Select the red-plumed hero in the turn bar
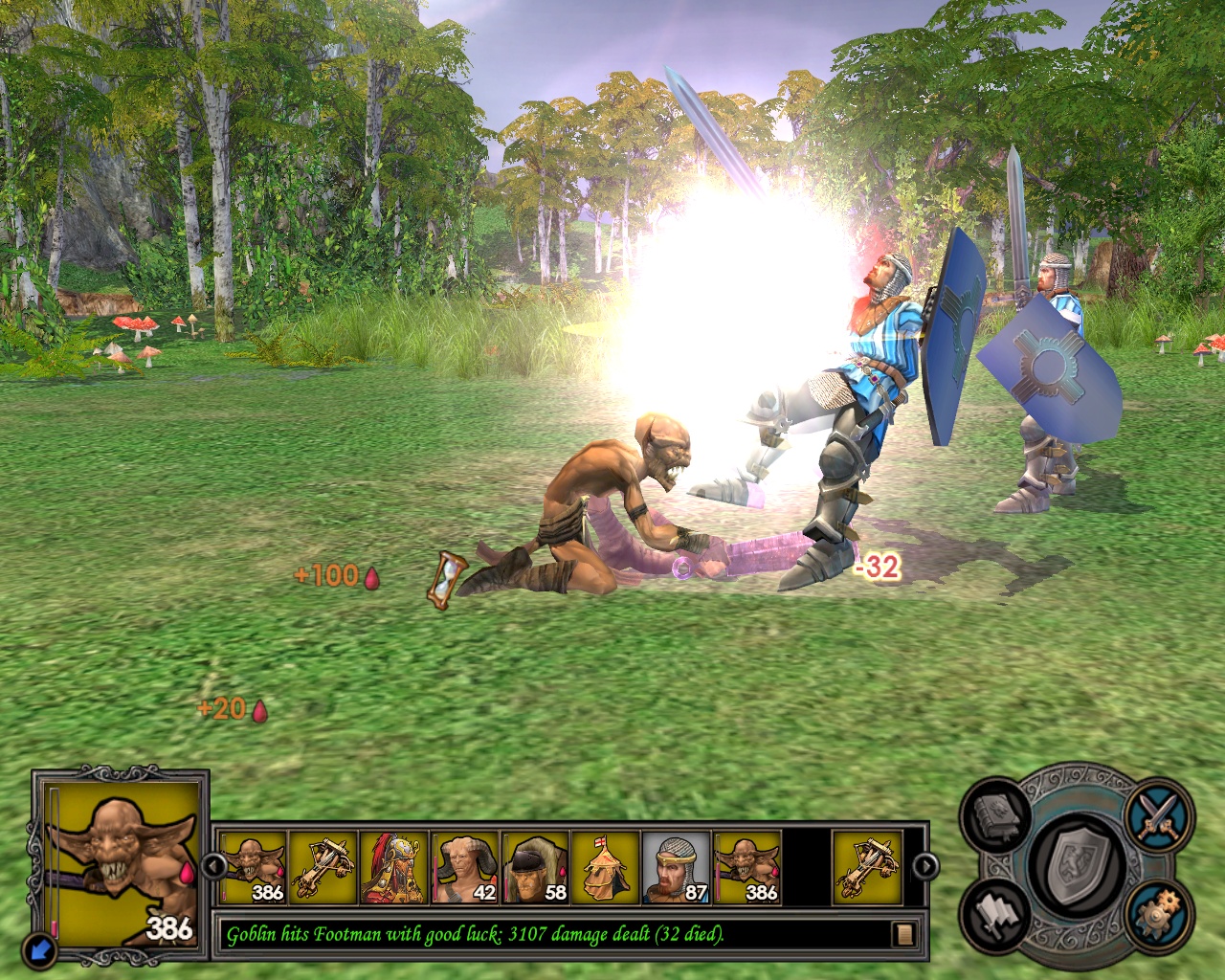 pos(393,867)
